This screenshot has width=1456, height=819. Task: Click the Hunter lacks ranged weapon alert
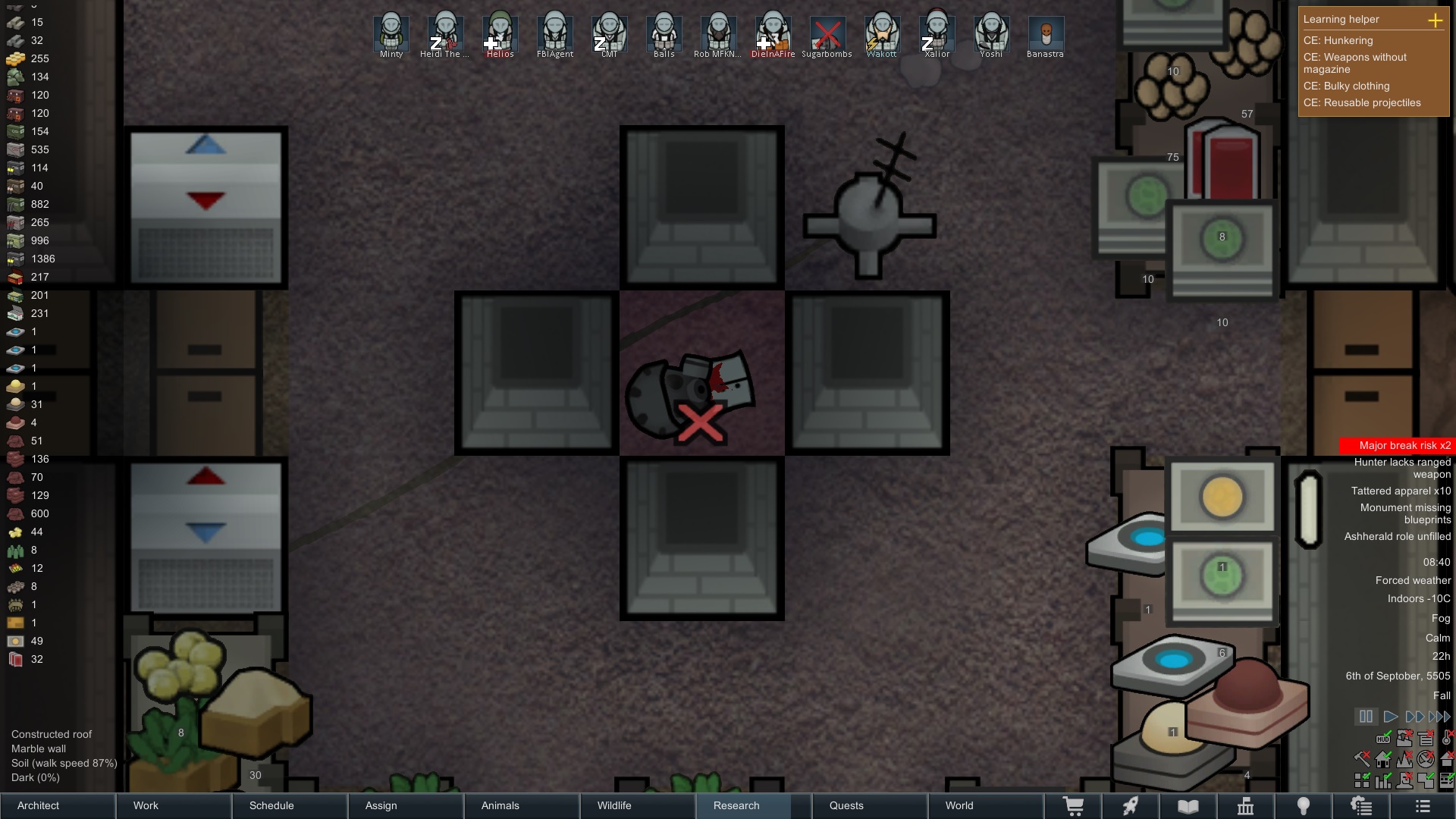[x=1402, y=468]
